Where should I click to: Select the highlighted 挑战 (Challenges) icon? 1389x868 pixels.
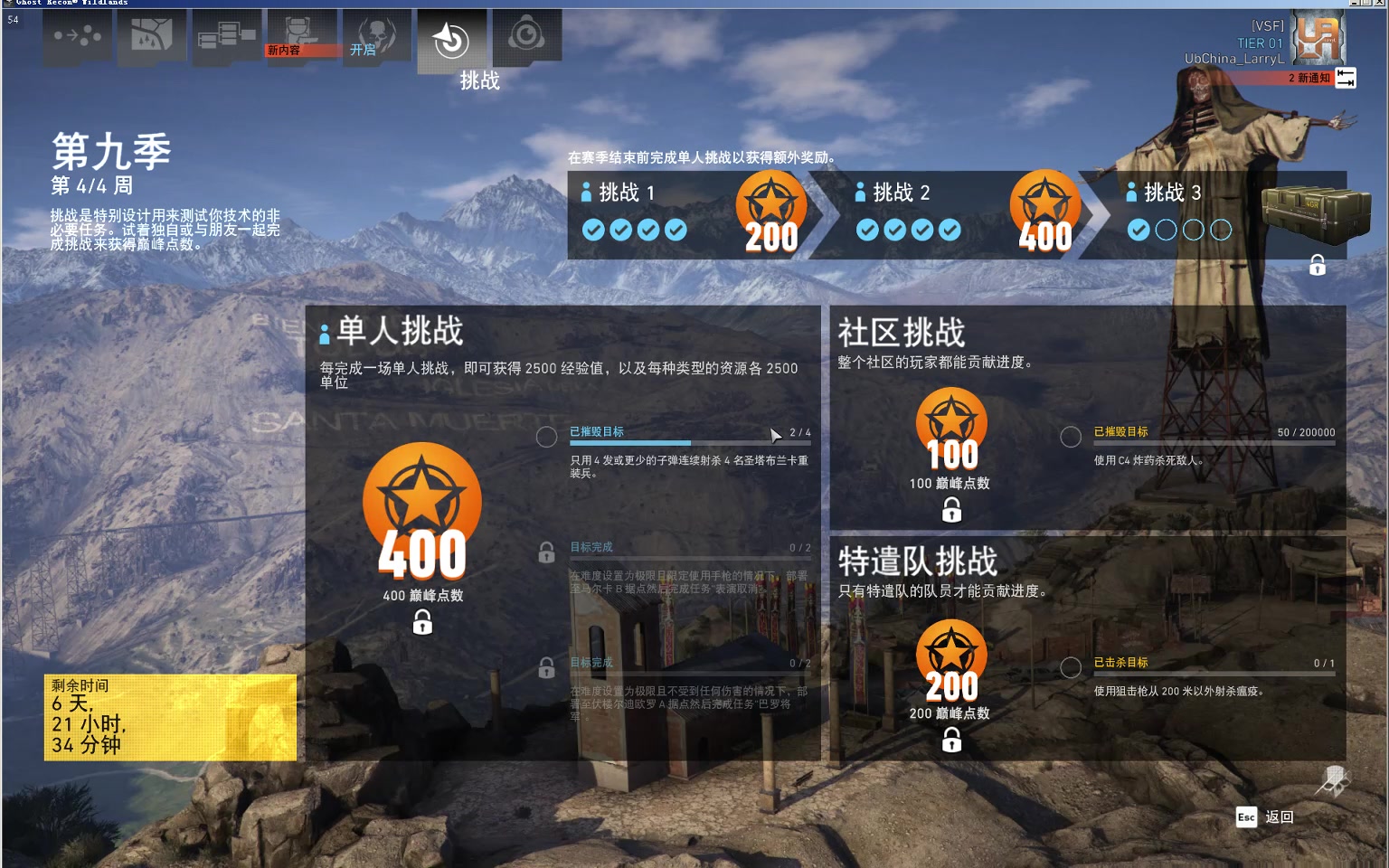pos(452,40)
